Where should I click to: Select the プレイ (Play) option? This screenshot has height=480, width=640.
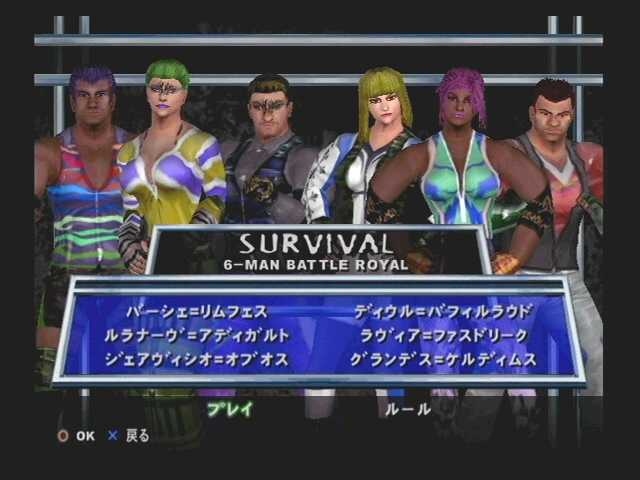coord(230,409)
